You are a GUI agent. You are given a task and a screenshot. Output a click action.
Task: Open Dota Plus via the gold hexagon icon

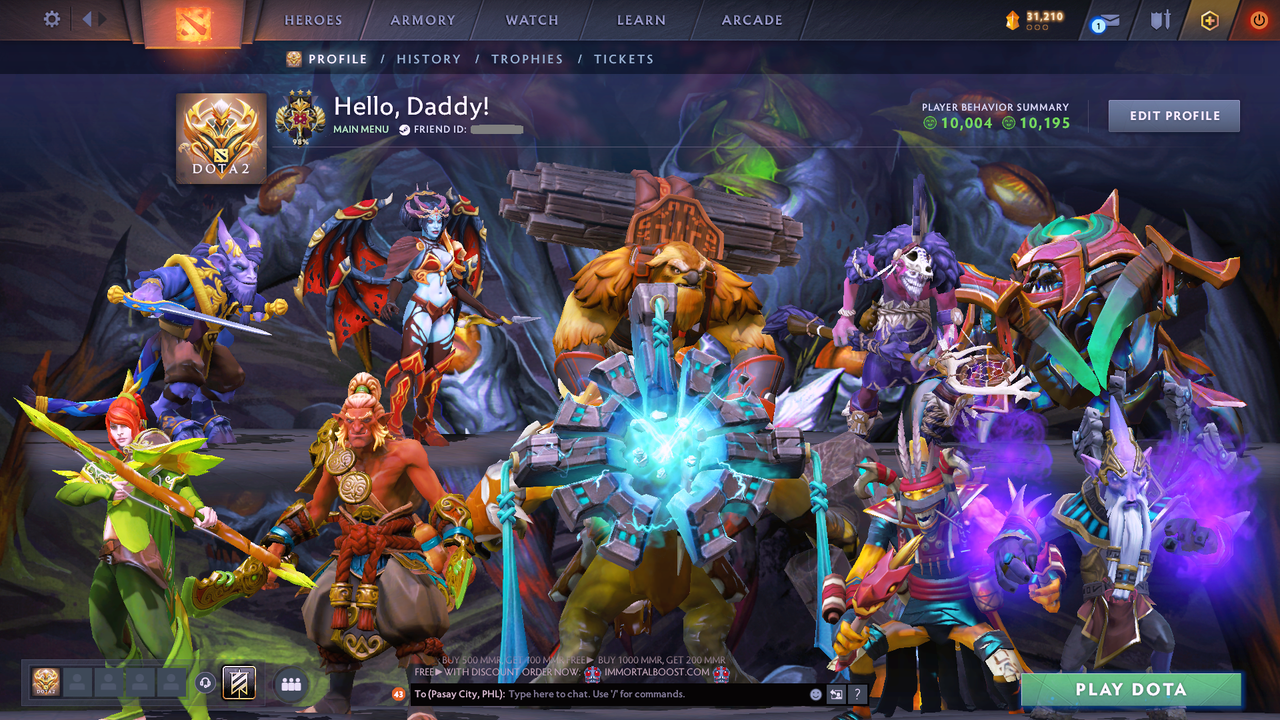1210,19
